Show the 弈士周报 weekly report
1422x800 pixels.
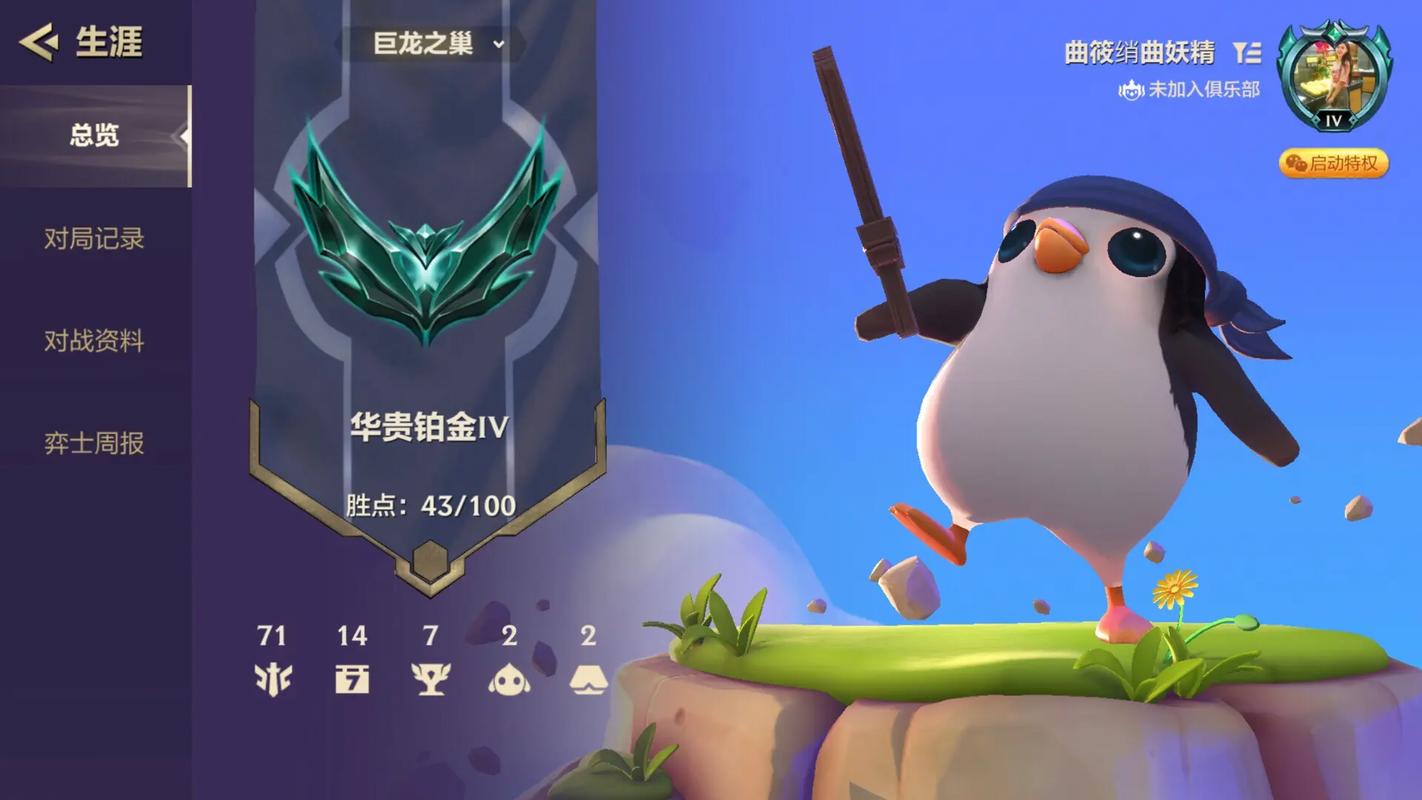tap(94, 443)
